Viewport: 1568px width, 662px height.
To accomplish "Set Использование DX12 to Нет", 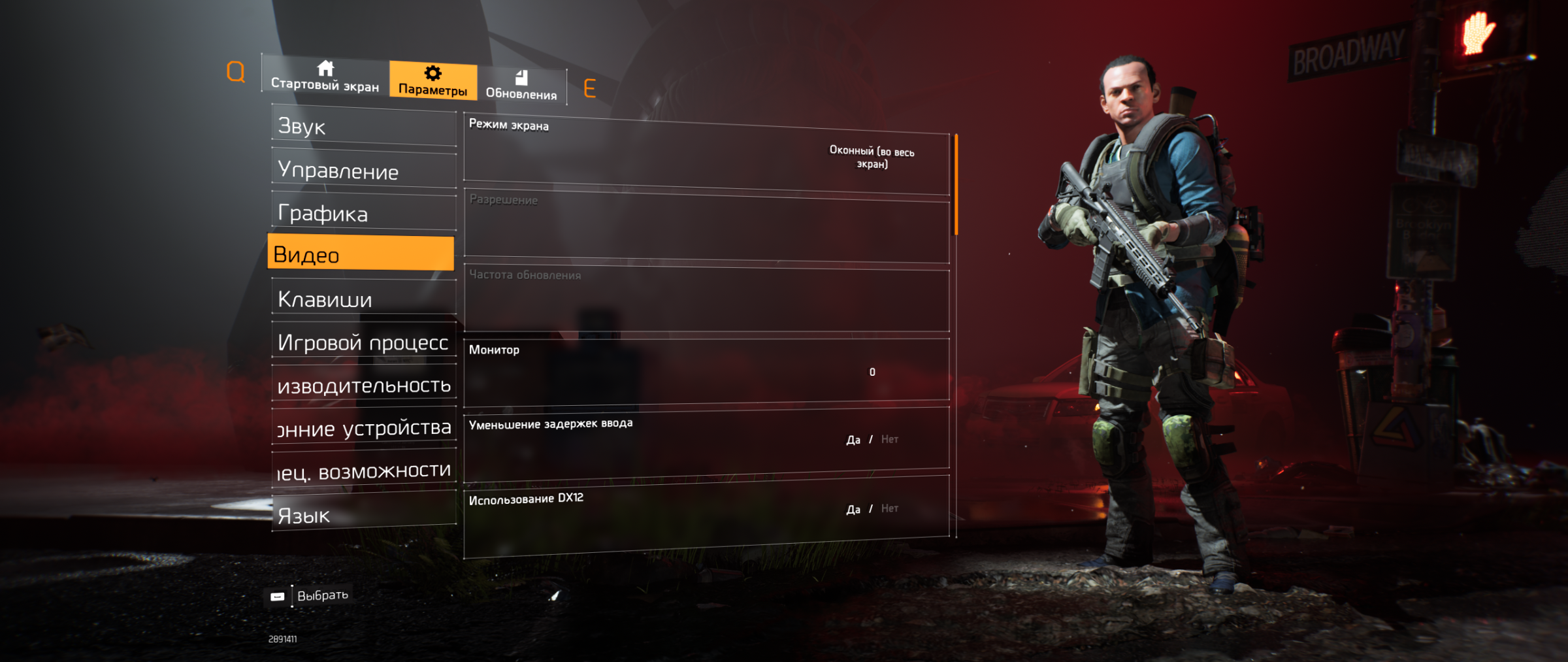I will 890,508.
